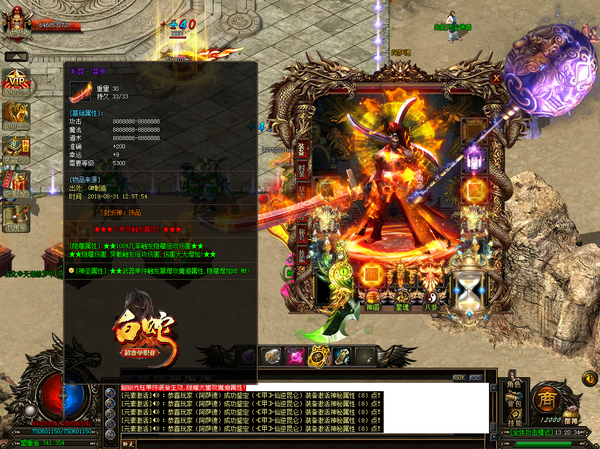Viewport: 600px width, 449px height.
Task: Use the pink gem hotbar item
Action: click(296, 355)
